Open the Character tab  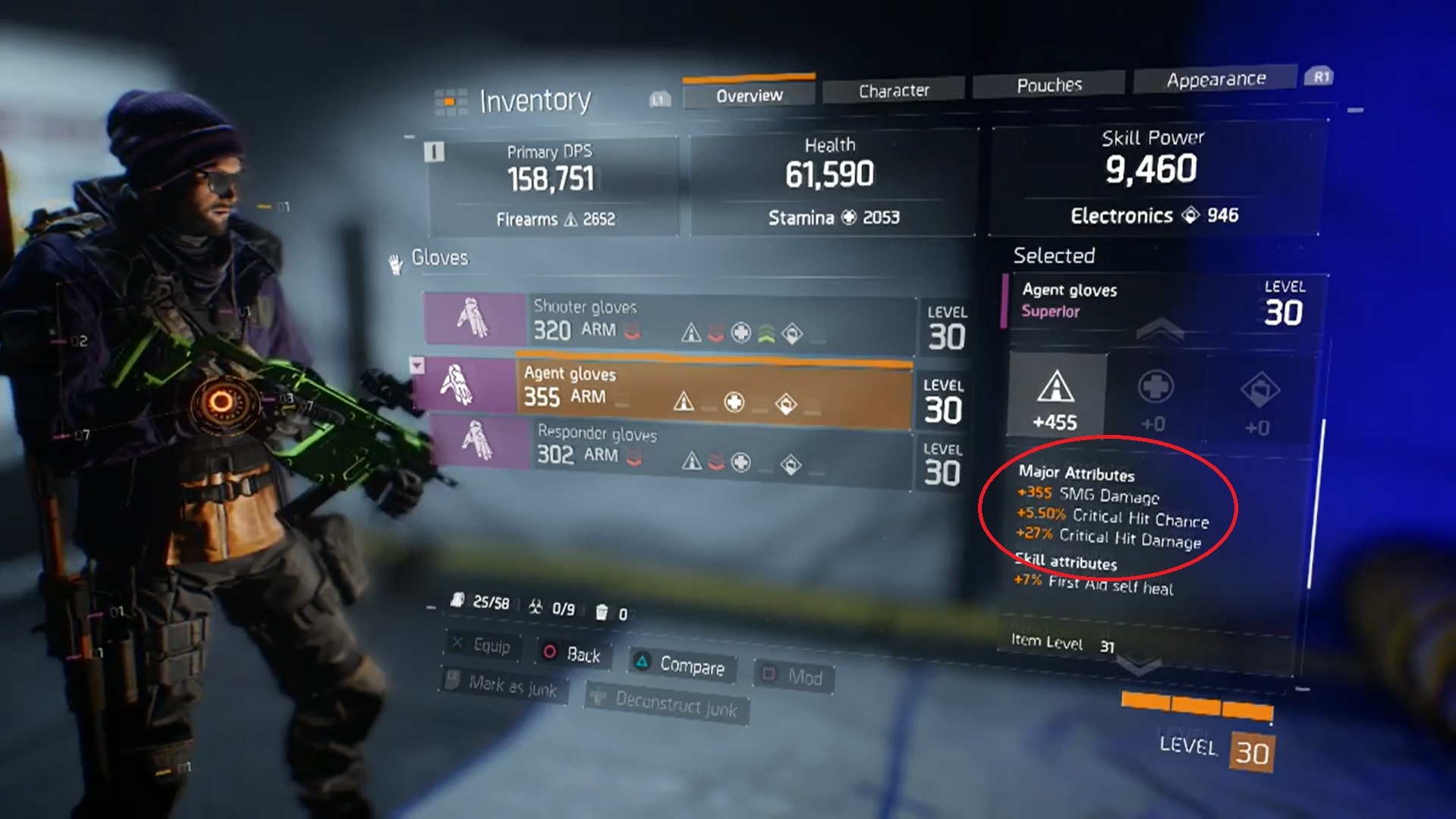point(893,91)
